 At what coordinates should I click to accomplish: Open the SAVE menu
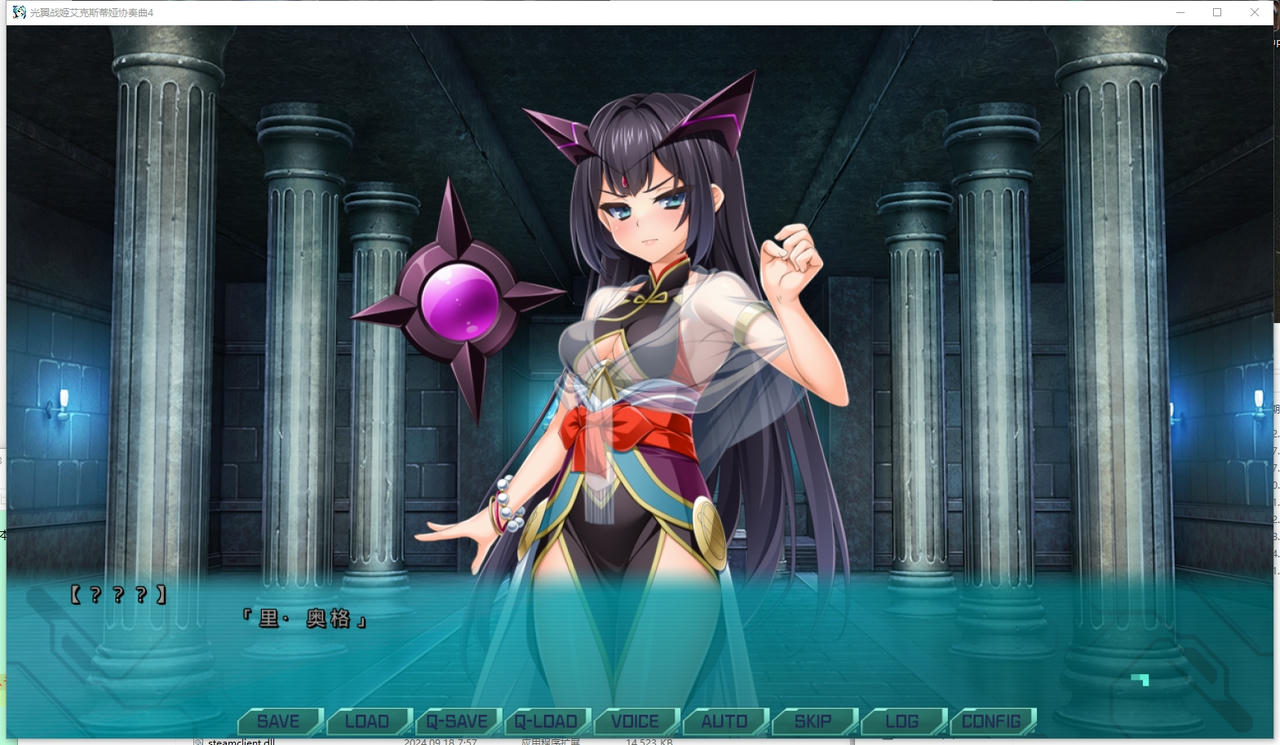pyautogui.click(x=278, y=720)
